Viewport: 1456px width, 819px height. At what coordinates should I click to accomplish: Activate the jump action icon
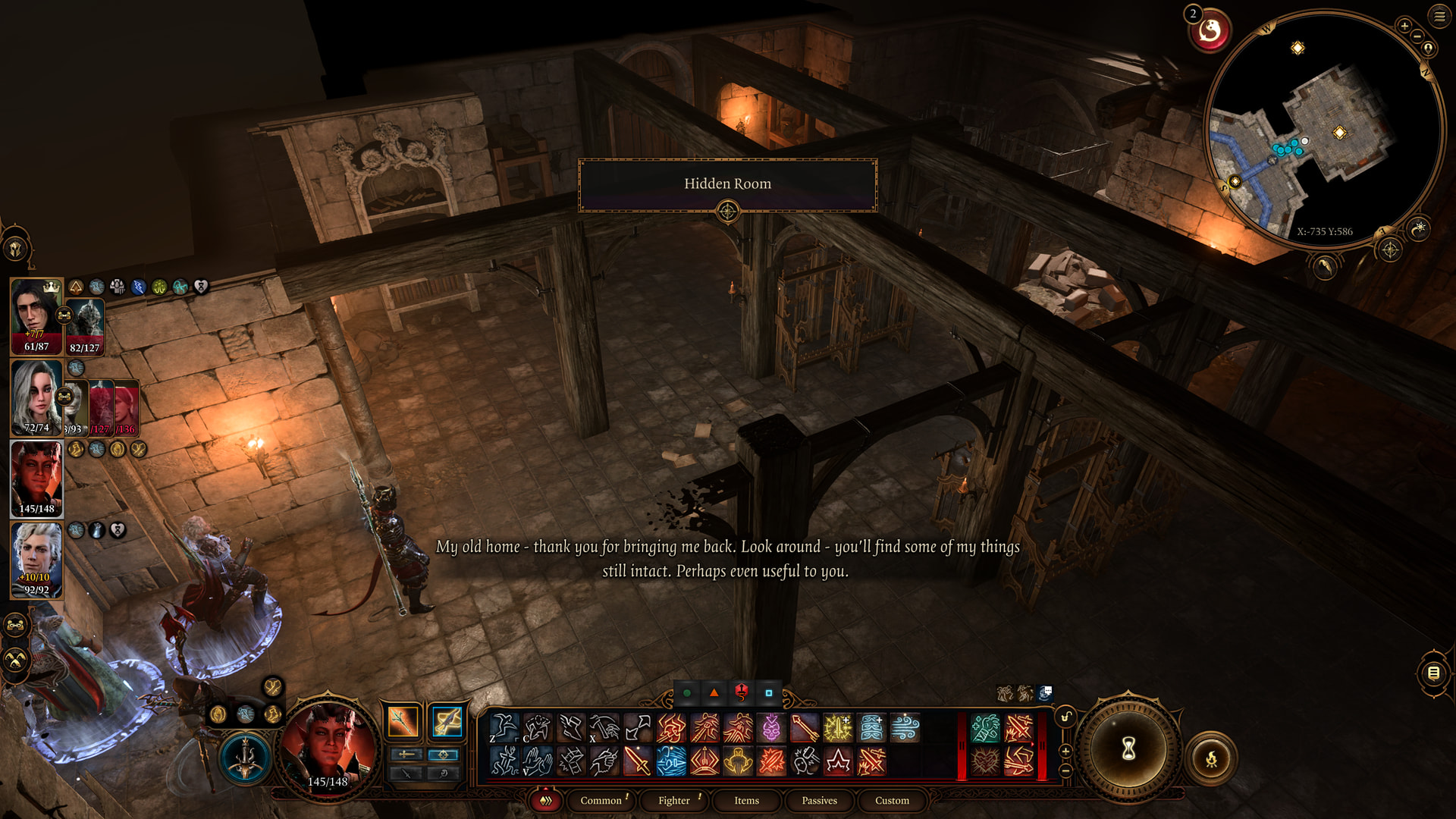click(x=504, y=728)
